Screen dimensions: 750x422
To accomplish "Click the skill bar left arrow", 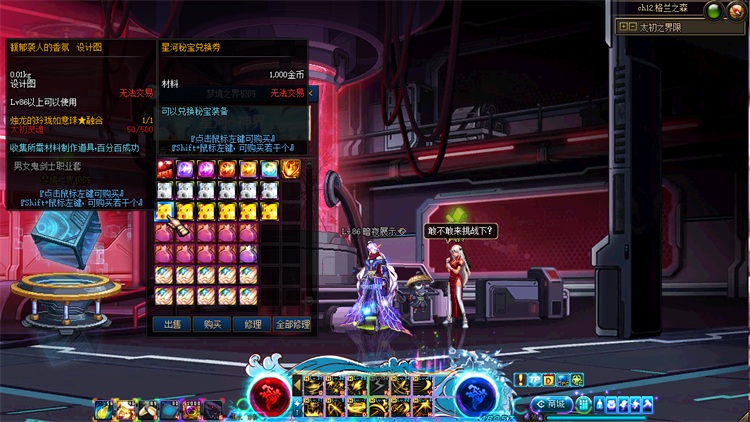I will tap(297, 385).
